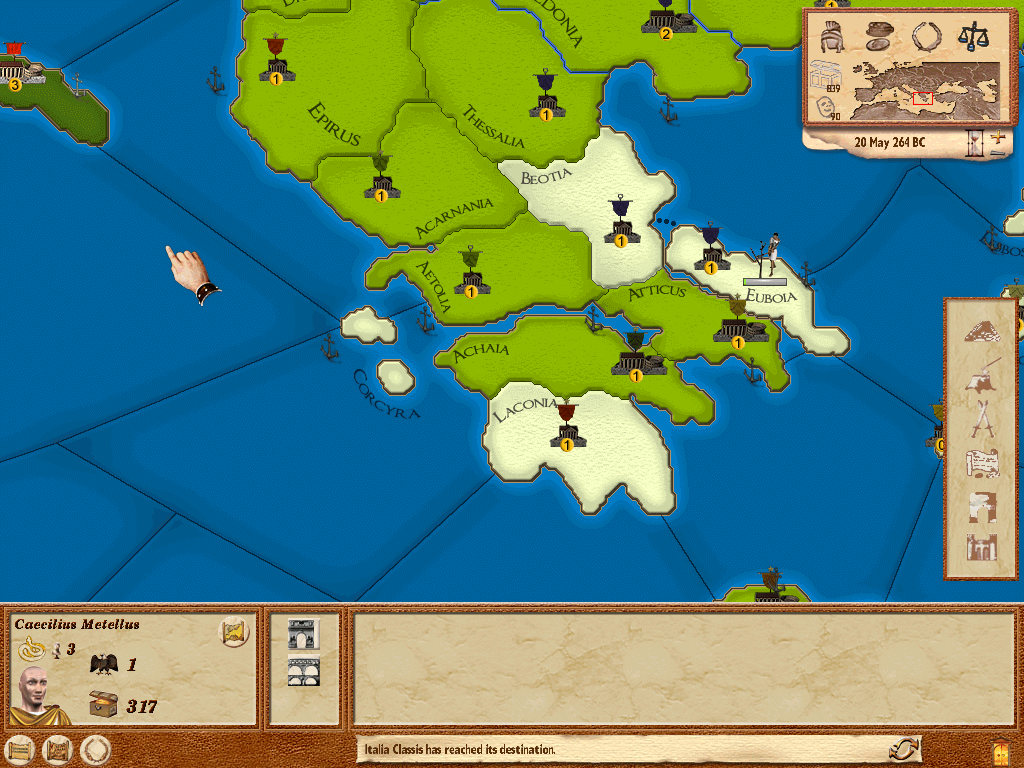Select the aqueduct build icon
Viewport: 1024px width, 768px height.
[x=303, y=672]
